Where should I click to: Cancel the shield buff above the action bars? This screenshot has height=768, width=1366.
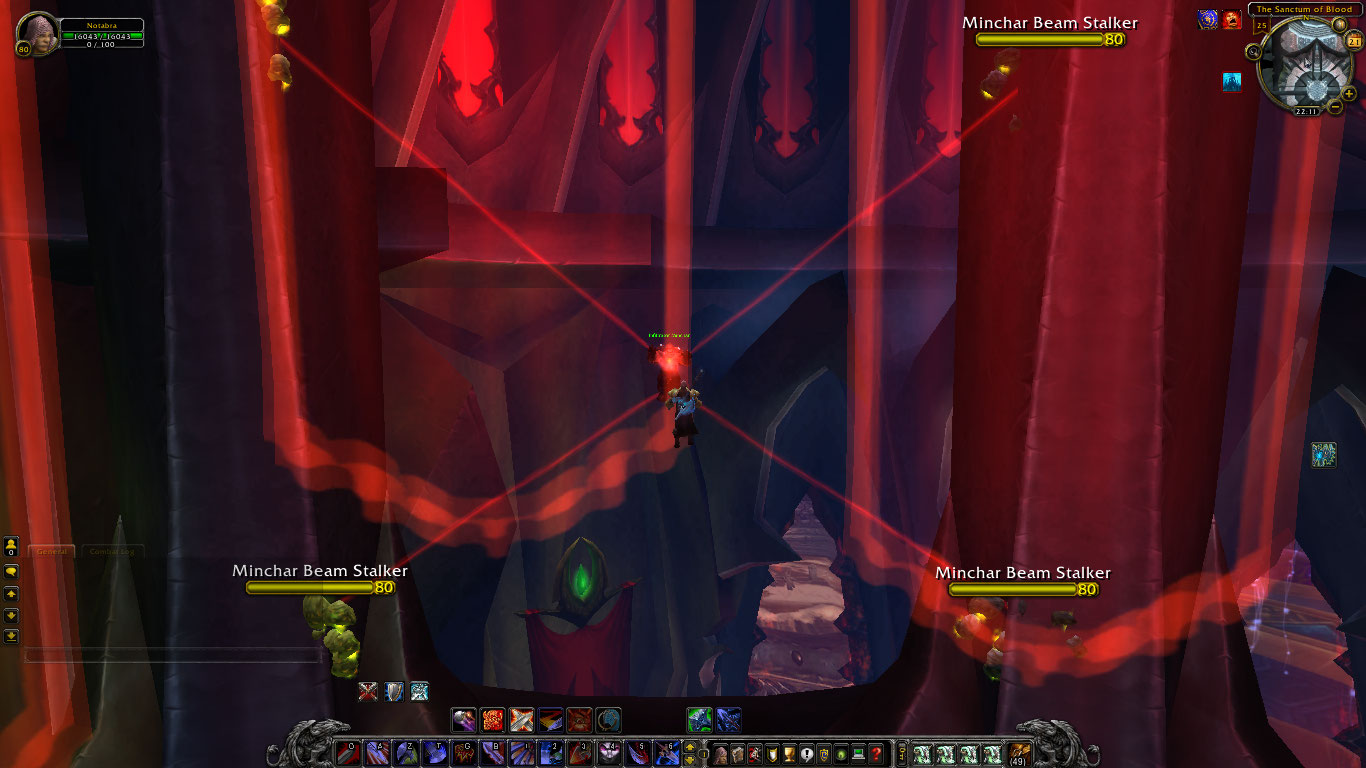pyautogui.click(x=394, y=691)
